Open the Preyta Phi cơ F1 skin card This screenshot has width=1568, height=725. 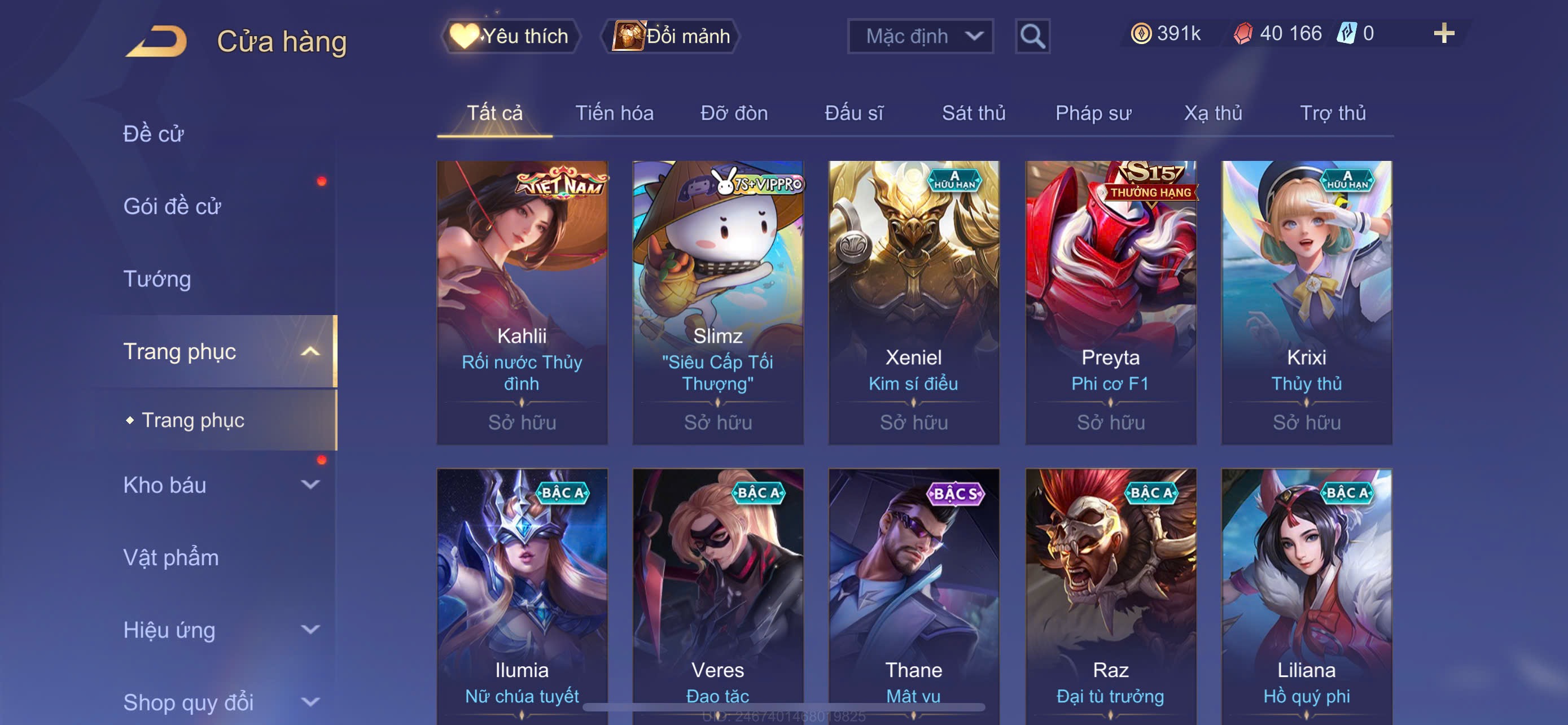pyautogui.click(x=1110, y=302)
